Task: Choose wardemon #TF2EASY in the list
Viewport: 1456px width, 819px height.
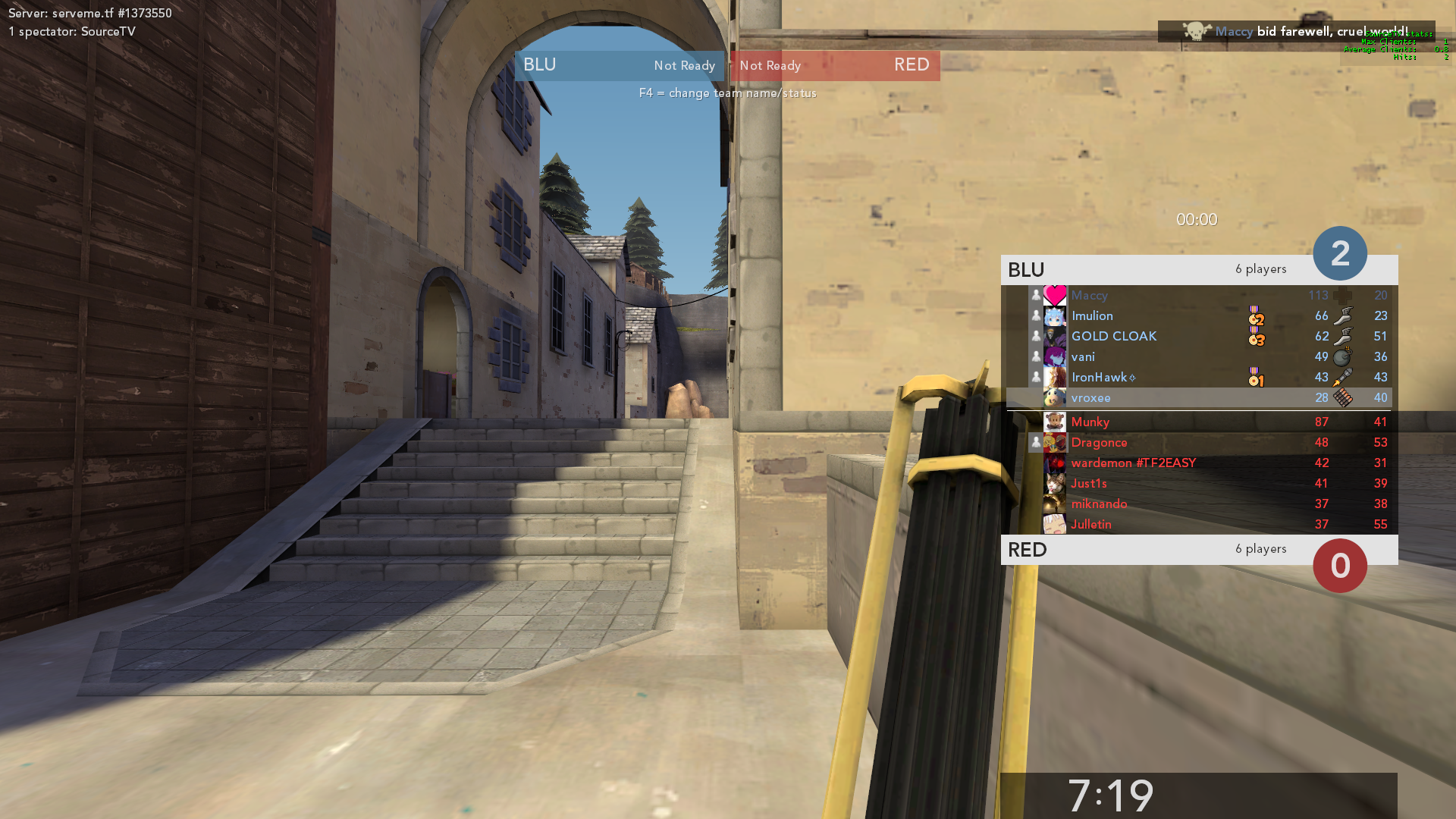Action: coord(1198,463)
